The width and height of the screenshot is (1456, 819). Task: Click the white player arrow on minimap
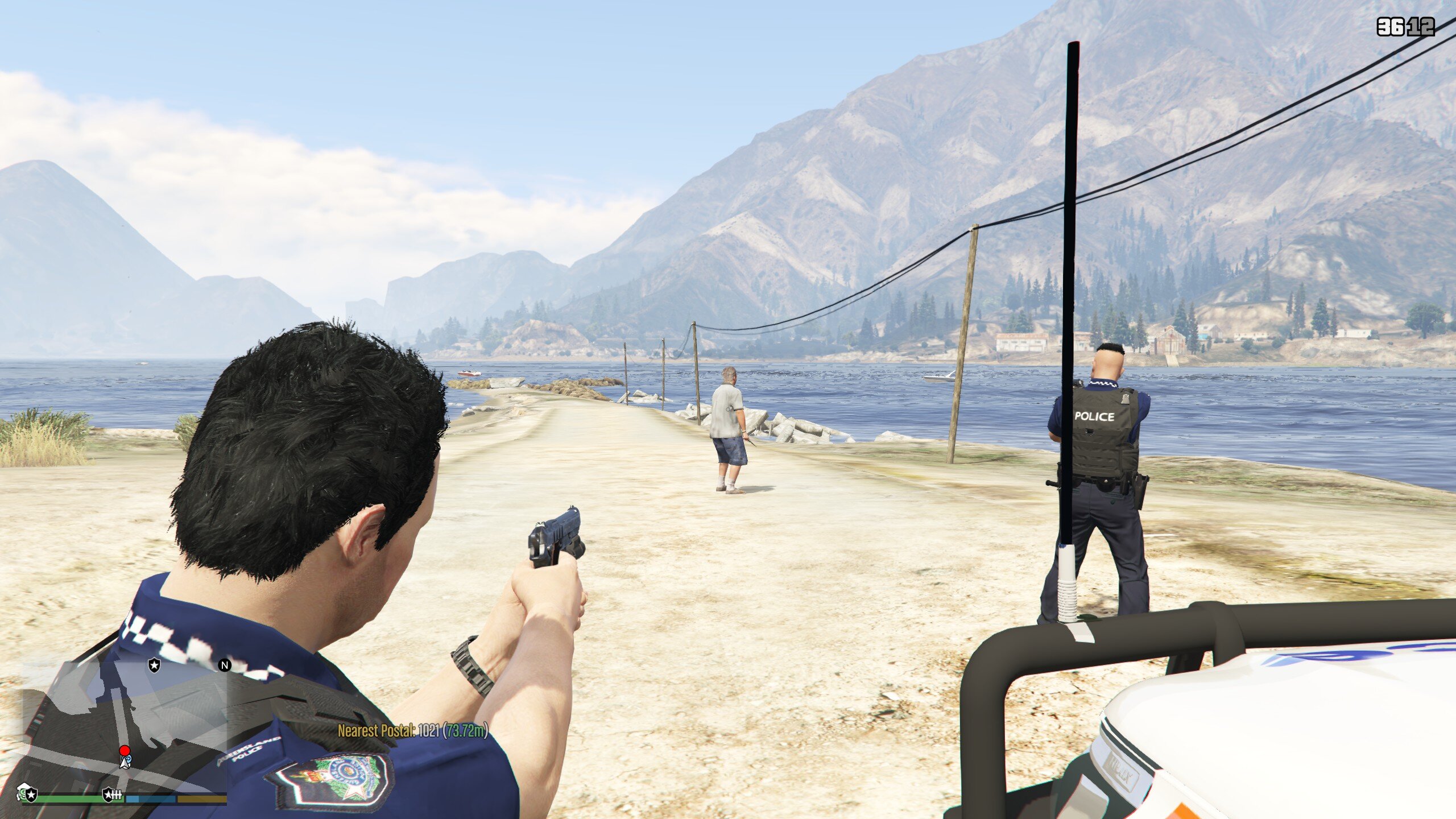coord(125,762)
